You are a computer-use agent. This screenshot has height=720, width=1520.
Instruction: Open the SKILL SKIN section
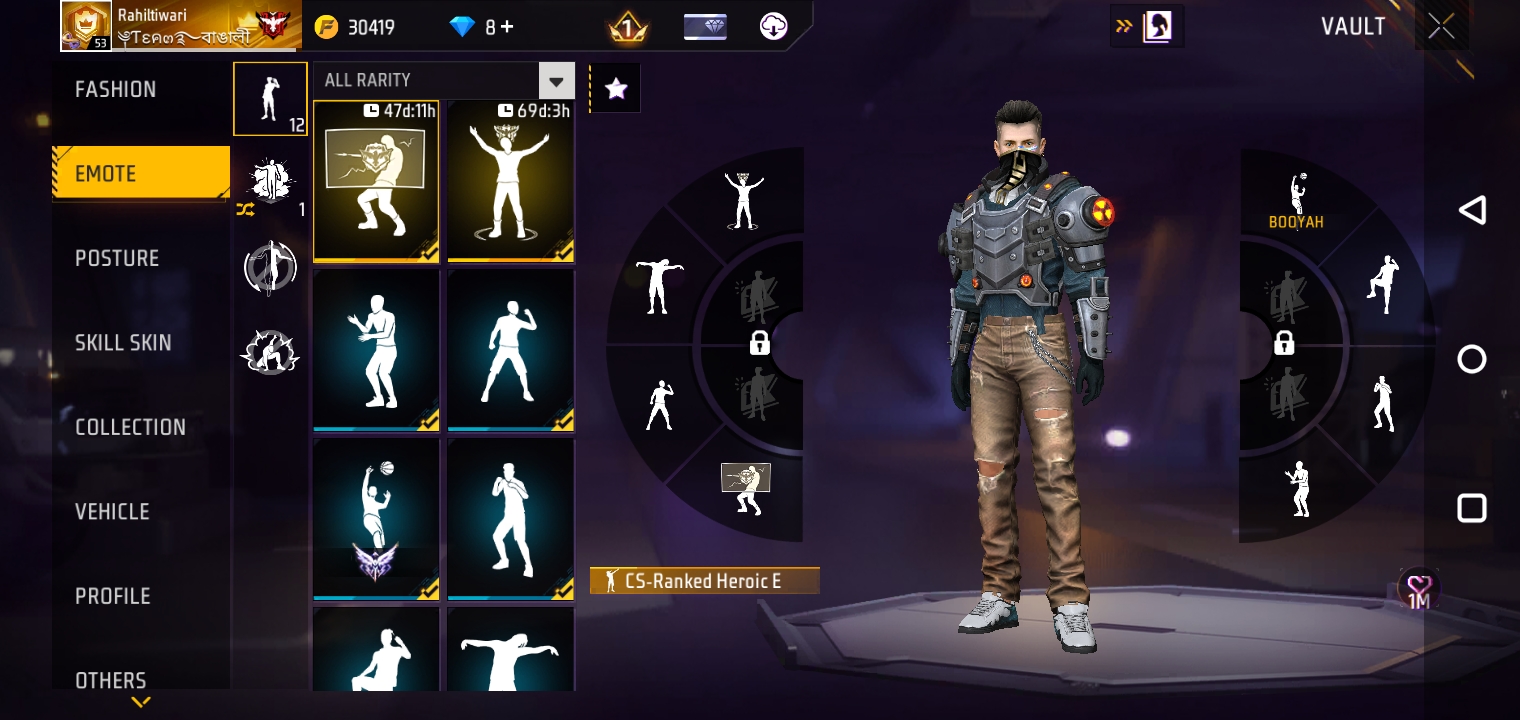(123, 343)
